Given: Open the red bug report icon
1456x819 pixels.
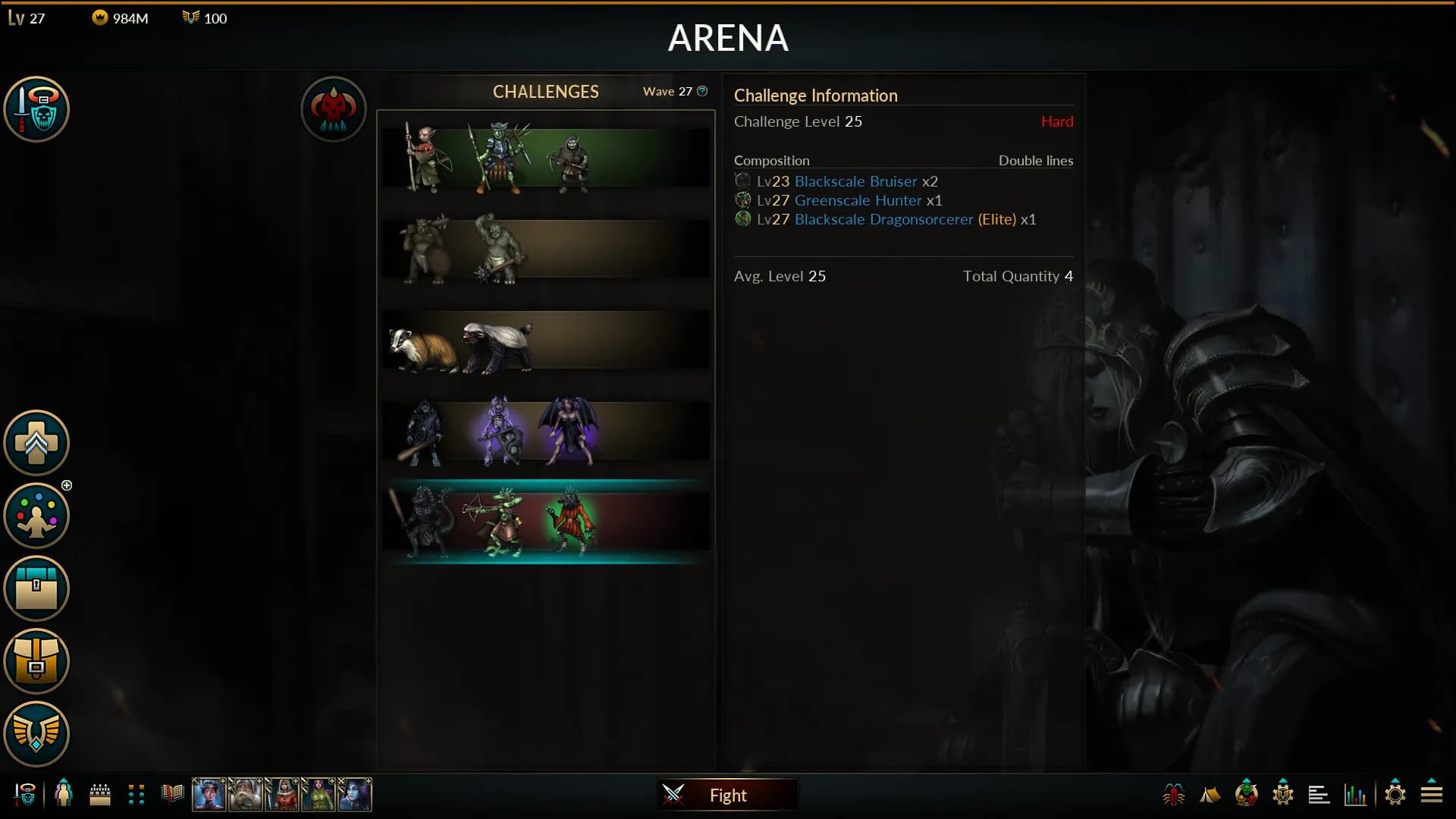Looking at the screenshot, I should pos(1173,795).
